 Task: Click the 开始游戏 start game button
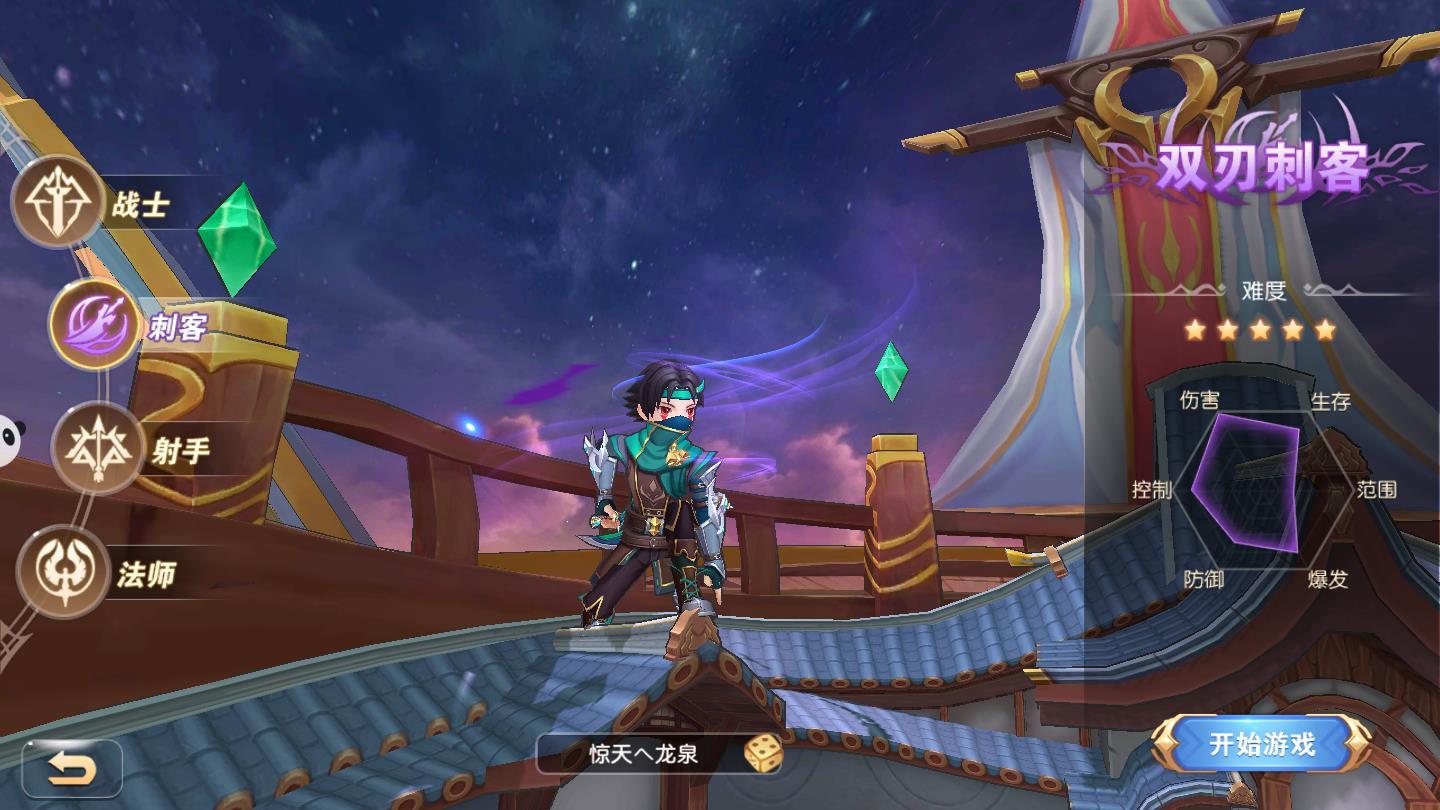(1262, 744)
